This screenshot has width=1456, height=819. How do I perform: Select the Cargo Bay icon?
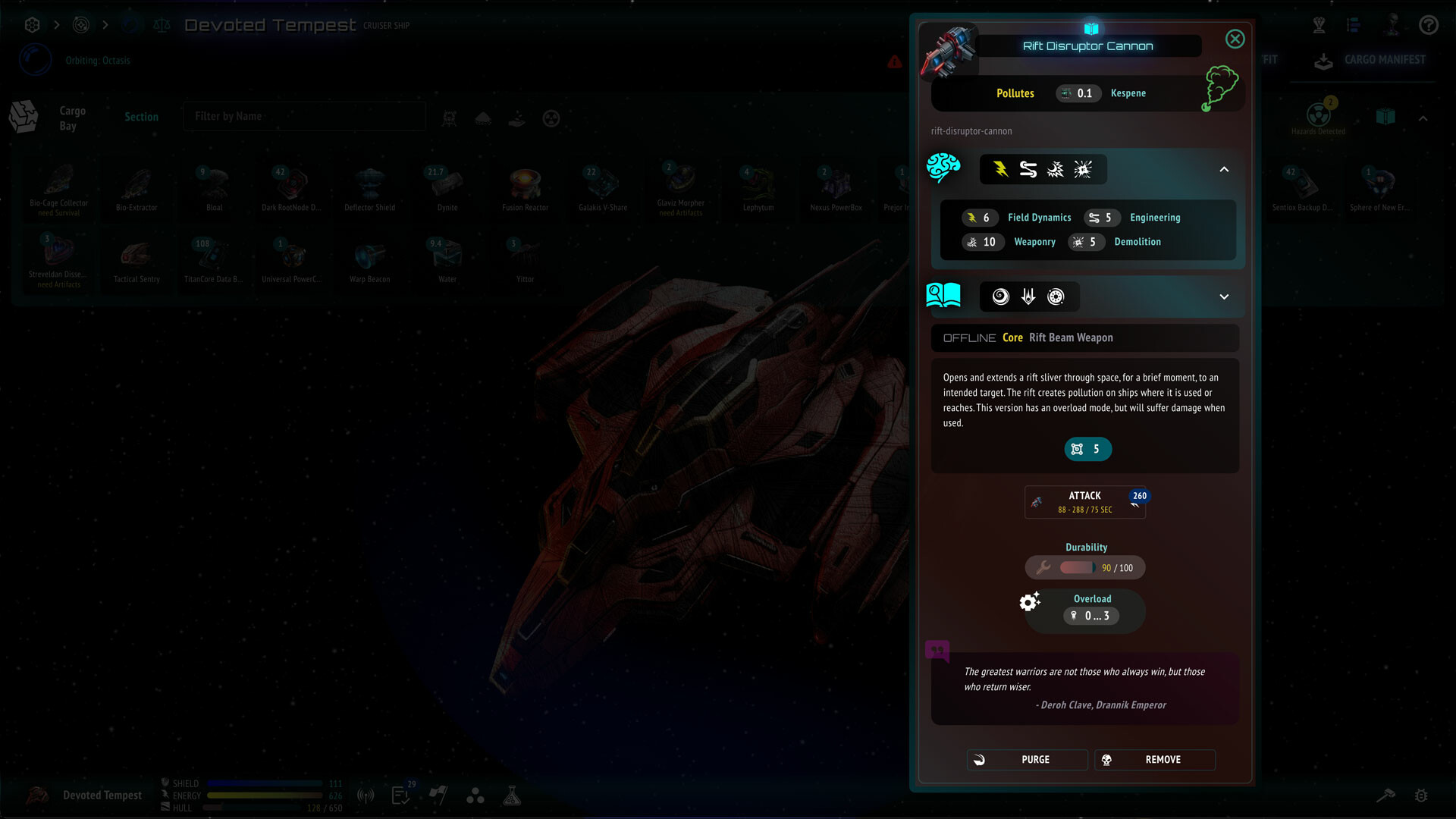click(23, 116)
